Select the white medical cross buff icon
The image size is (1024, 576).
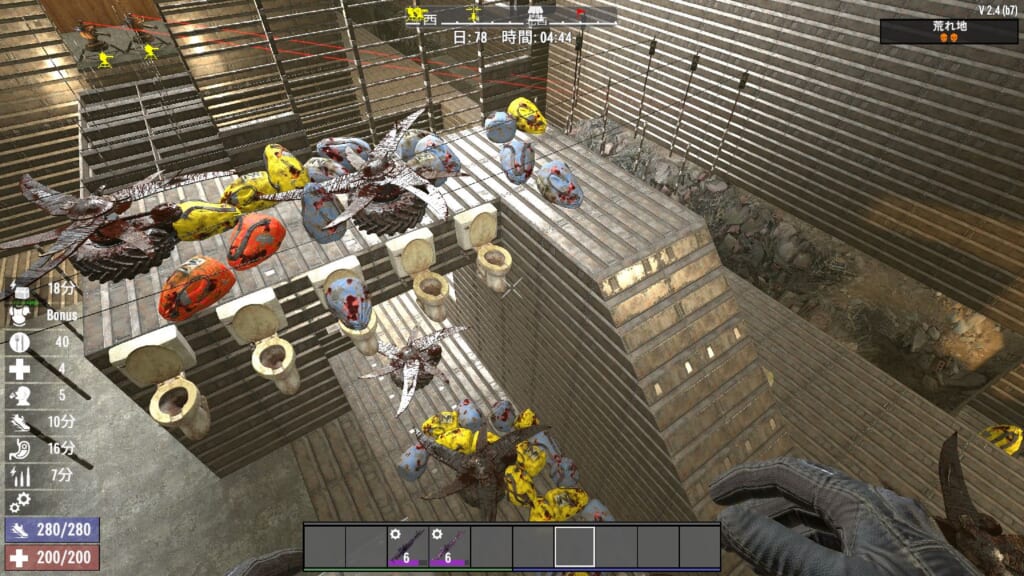click(x=19, y=368)
